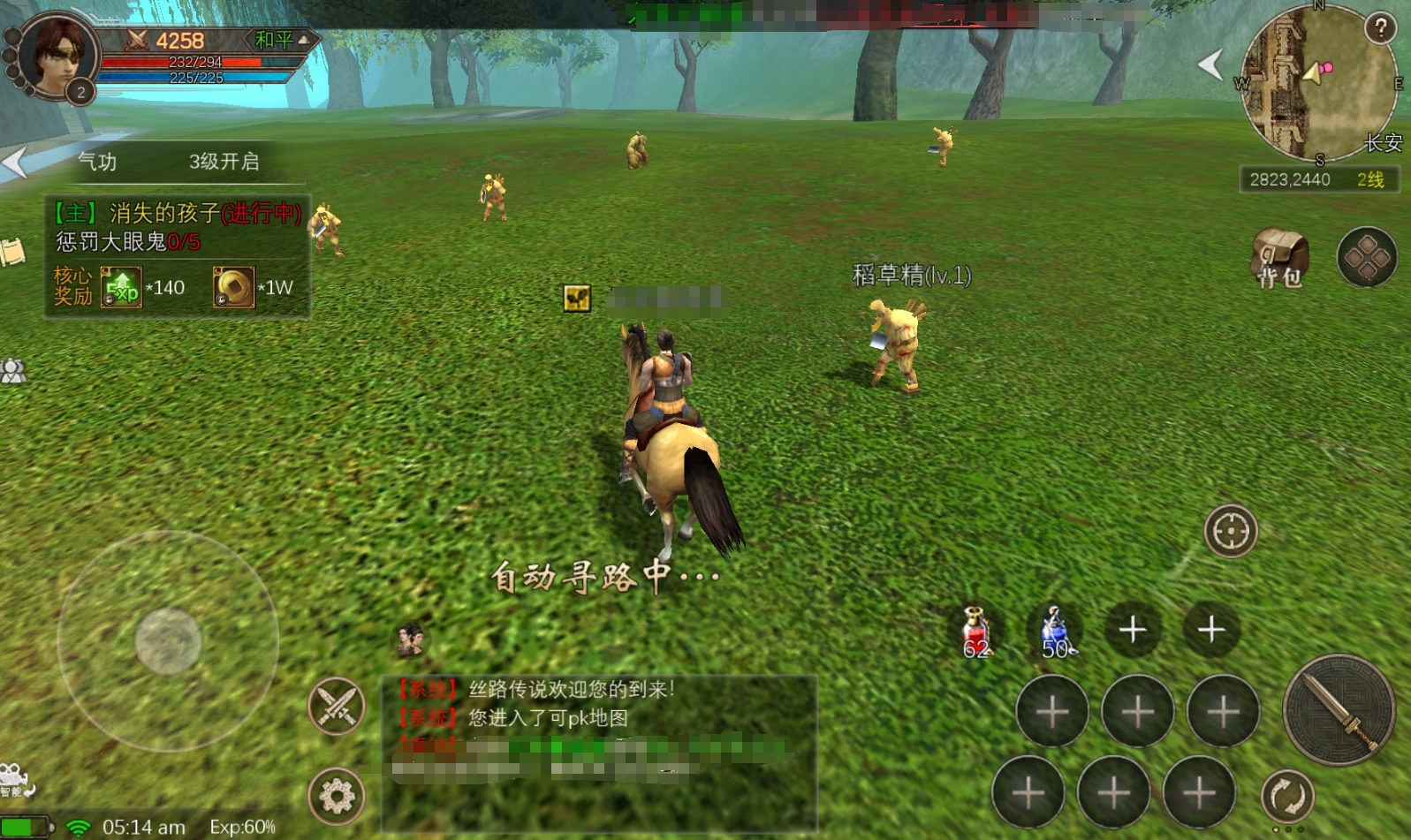The width and height of the screenshot is (1411, 840).
Task: Switch targets with the circular arrow button
Action: tap(1287, 796)
